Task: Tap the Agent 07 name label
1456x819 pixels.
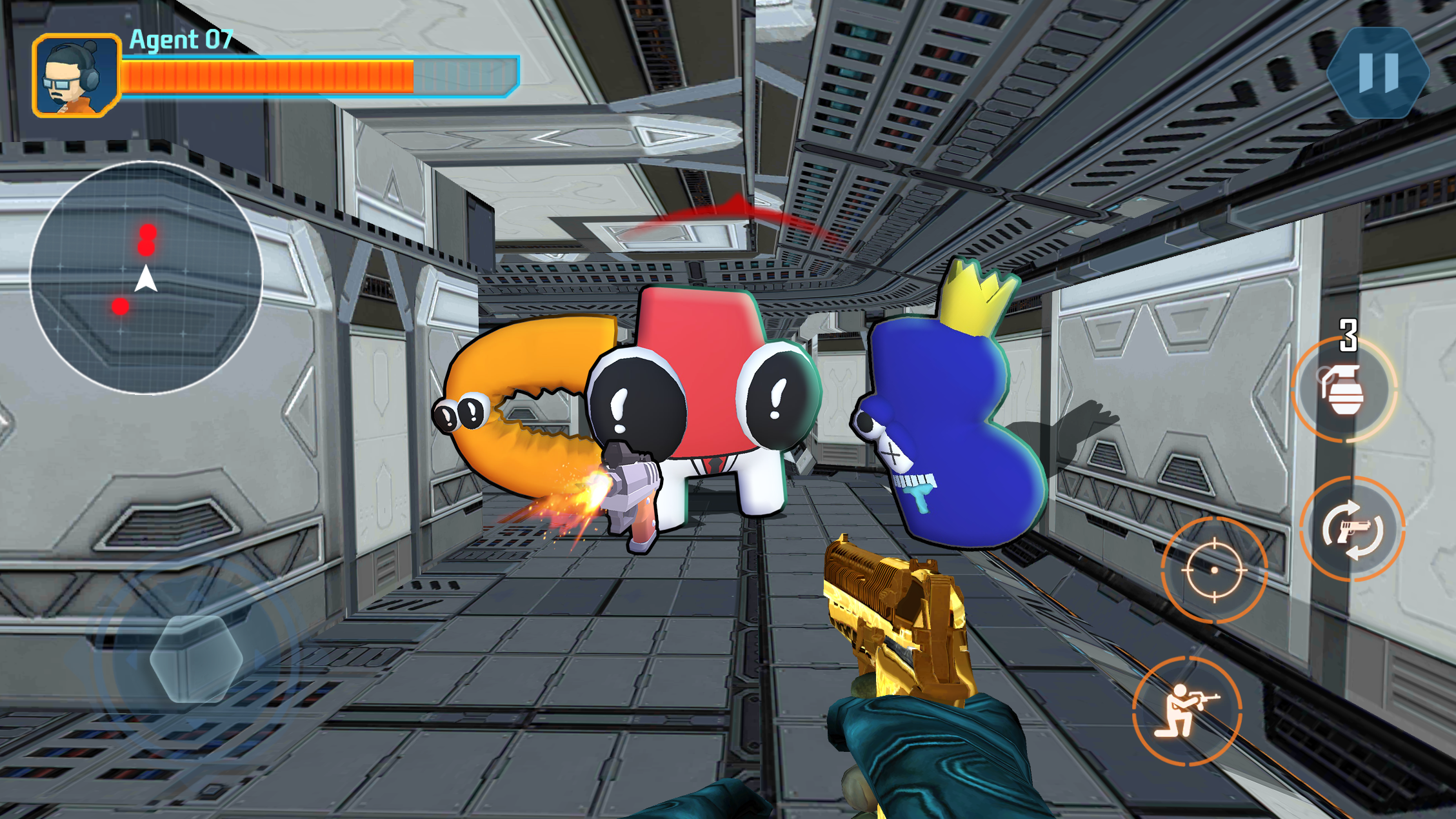Action: [x=183, y=41]
